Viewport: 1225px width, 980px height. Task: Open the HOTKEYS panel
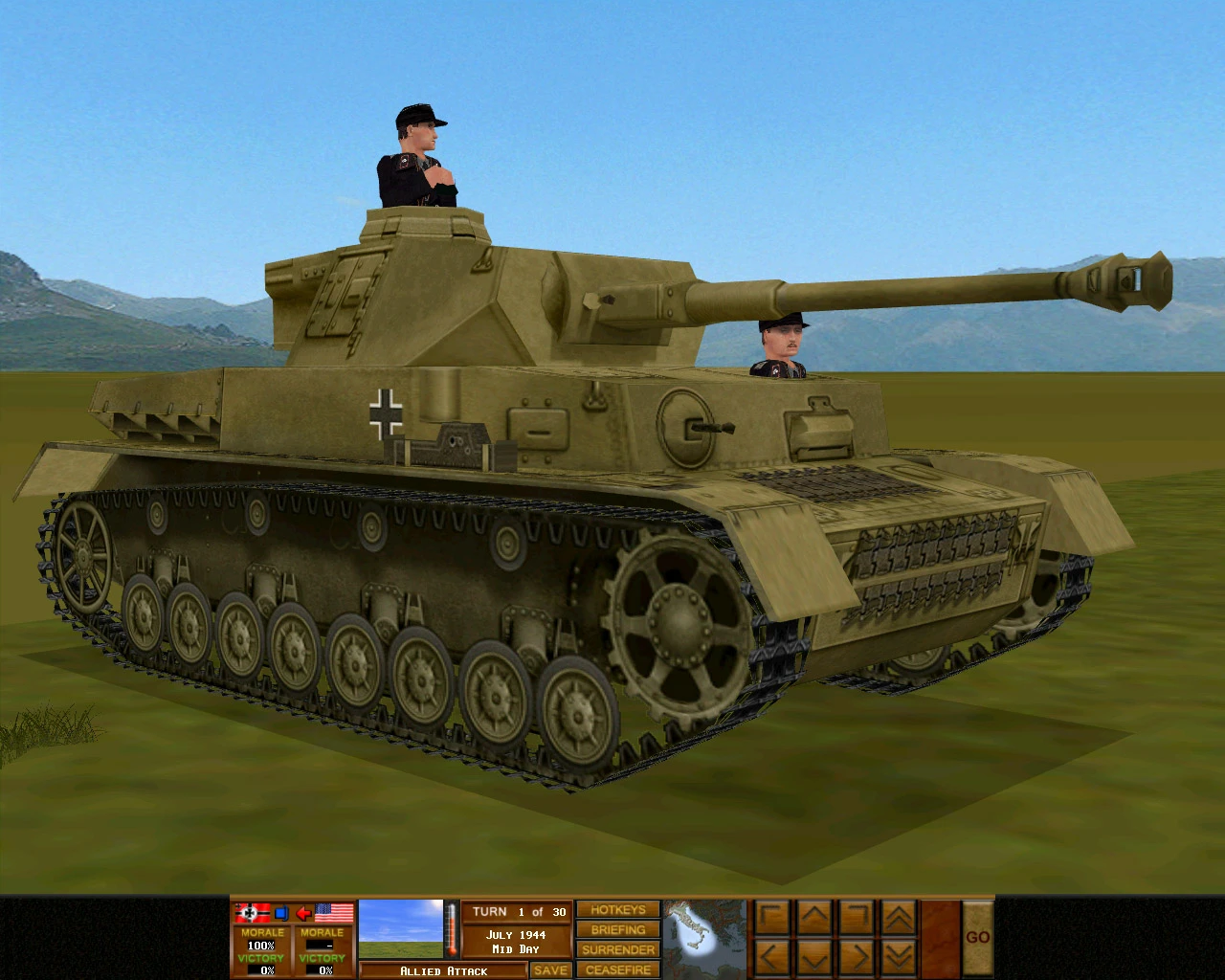click(x=617, y=910)
